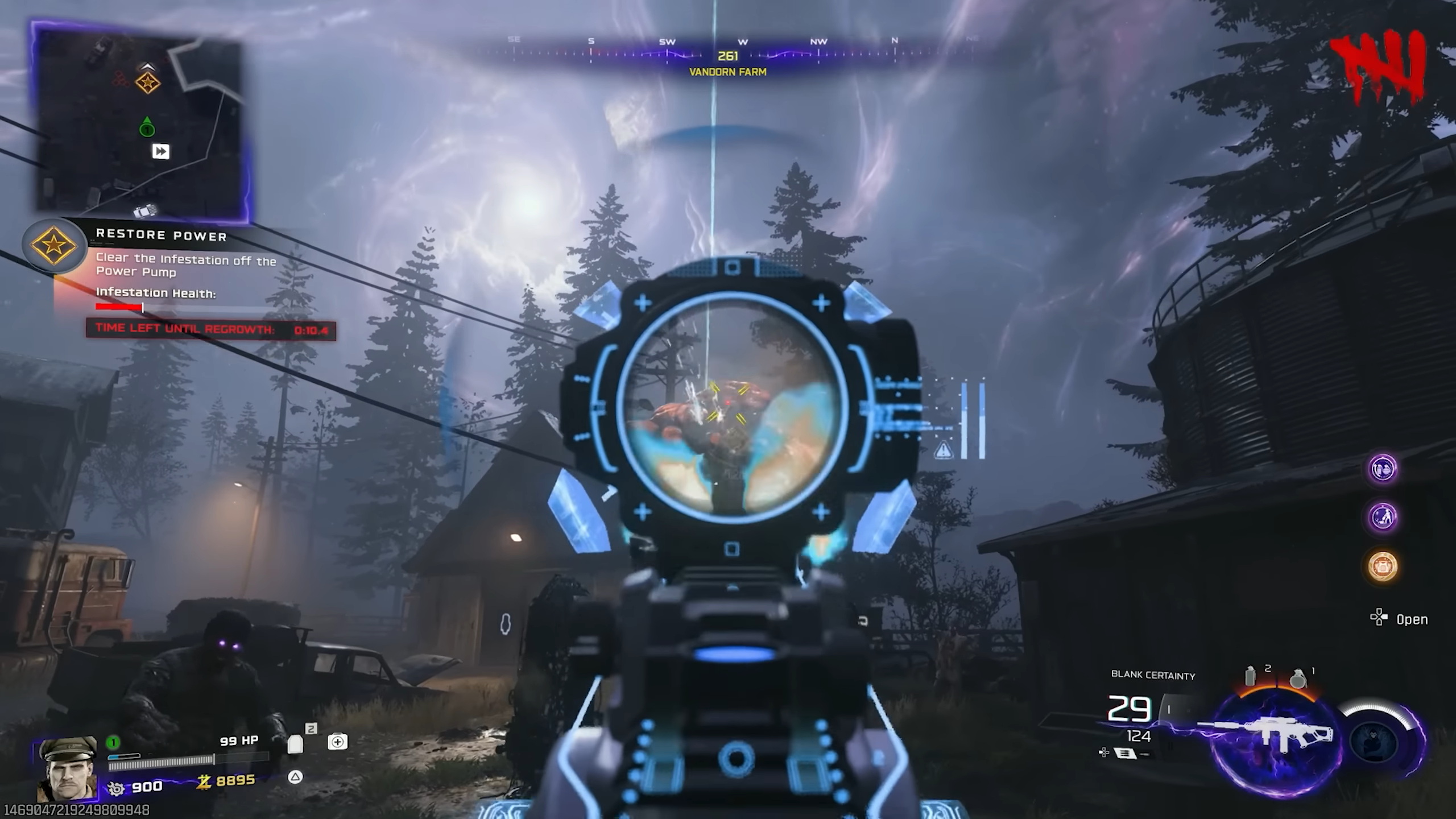This screenshot has height=819, width=1456.
Task: Click the red Infestation Health bar
Action: point(118,308)
